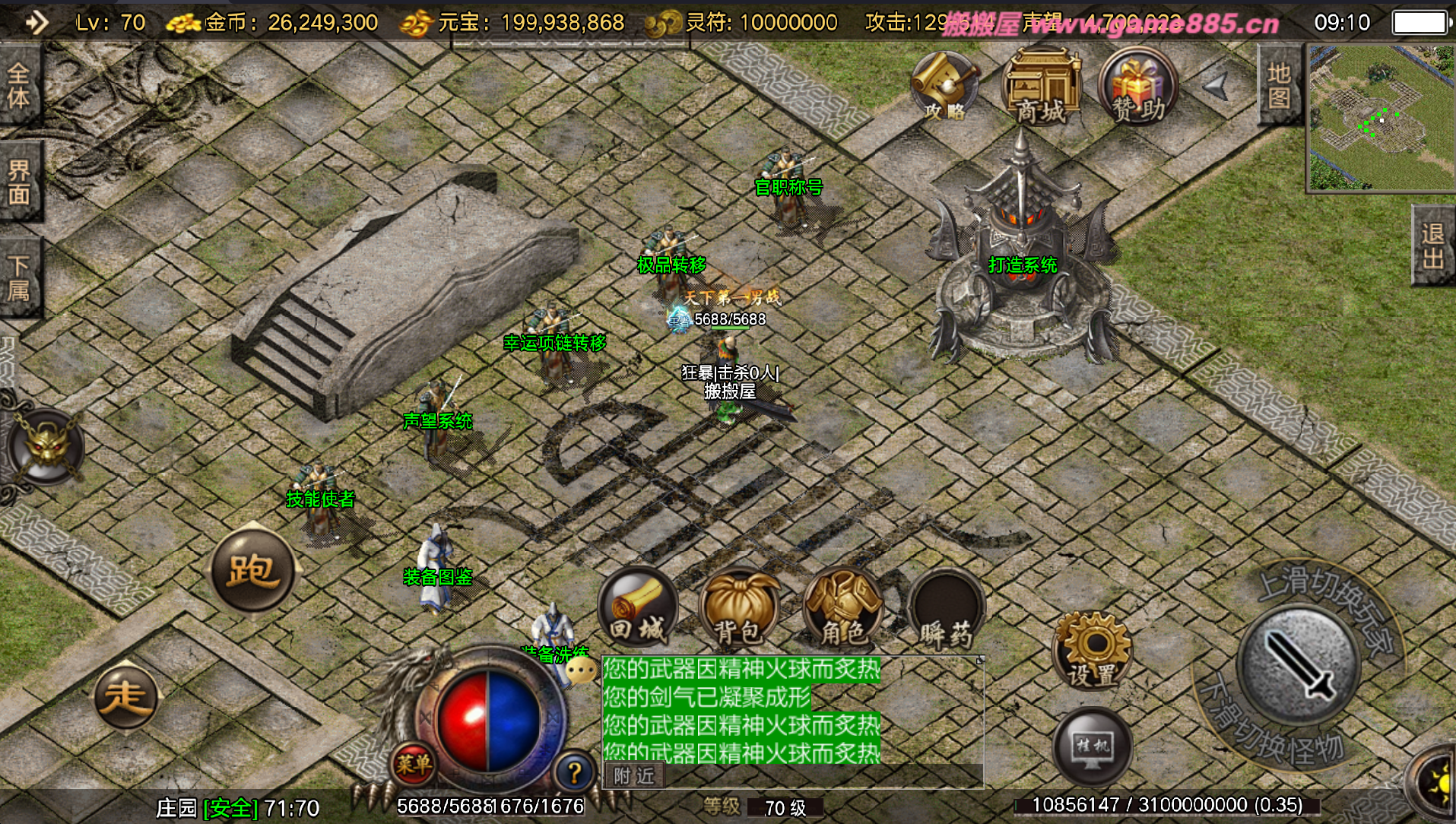
Task: Select the 界面 side tab
Action: click(x=18, y=182)
